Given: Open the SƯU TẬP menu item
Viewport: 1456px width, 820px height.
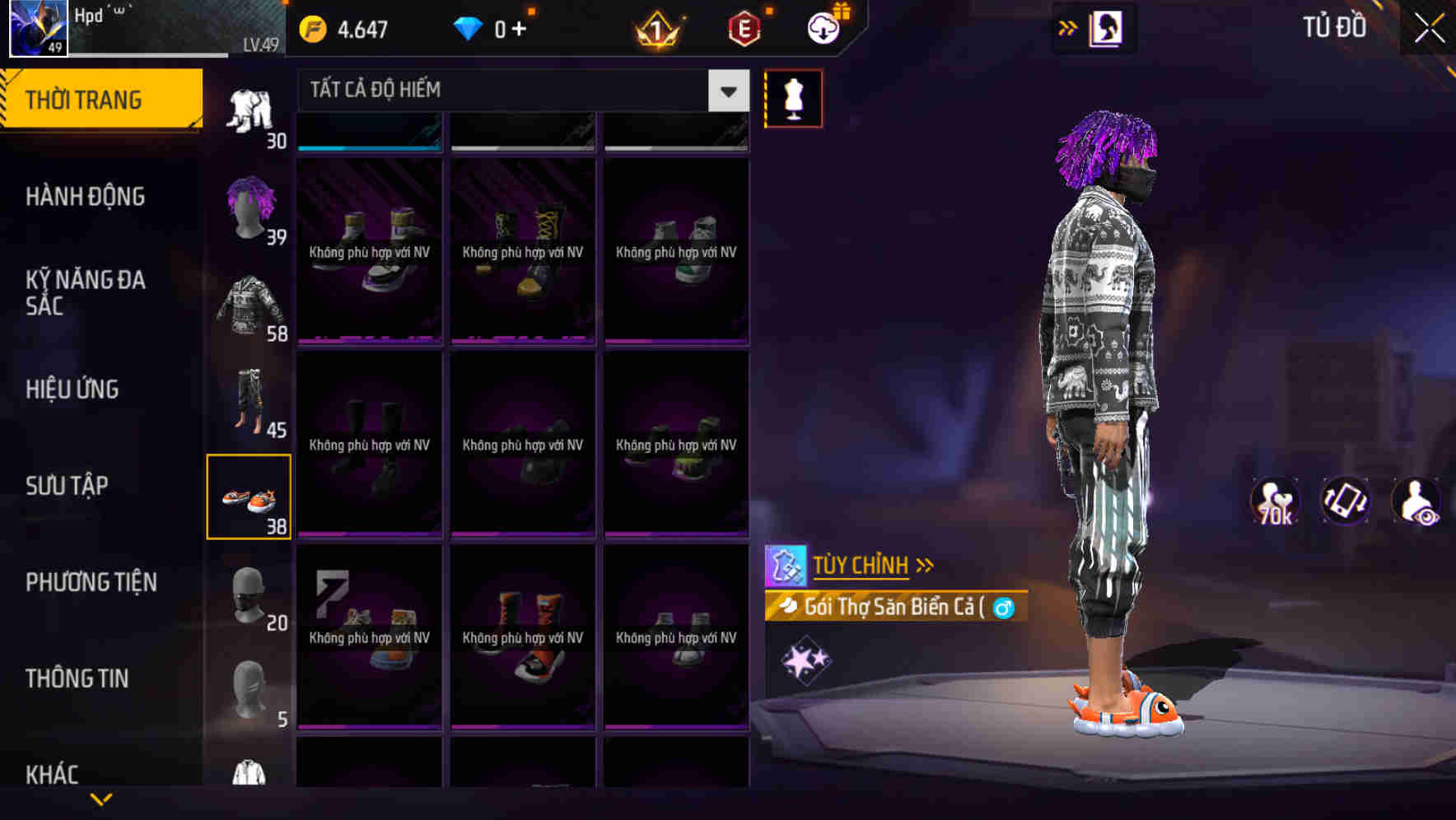Looking at the screenshot, I should tap(68, 486).
